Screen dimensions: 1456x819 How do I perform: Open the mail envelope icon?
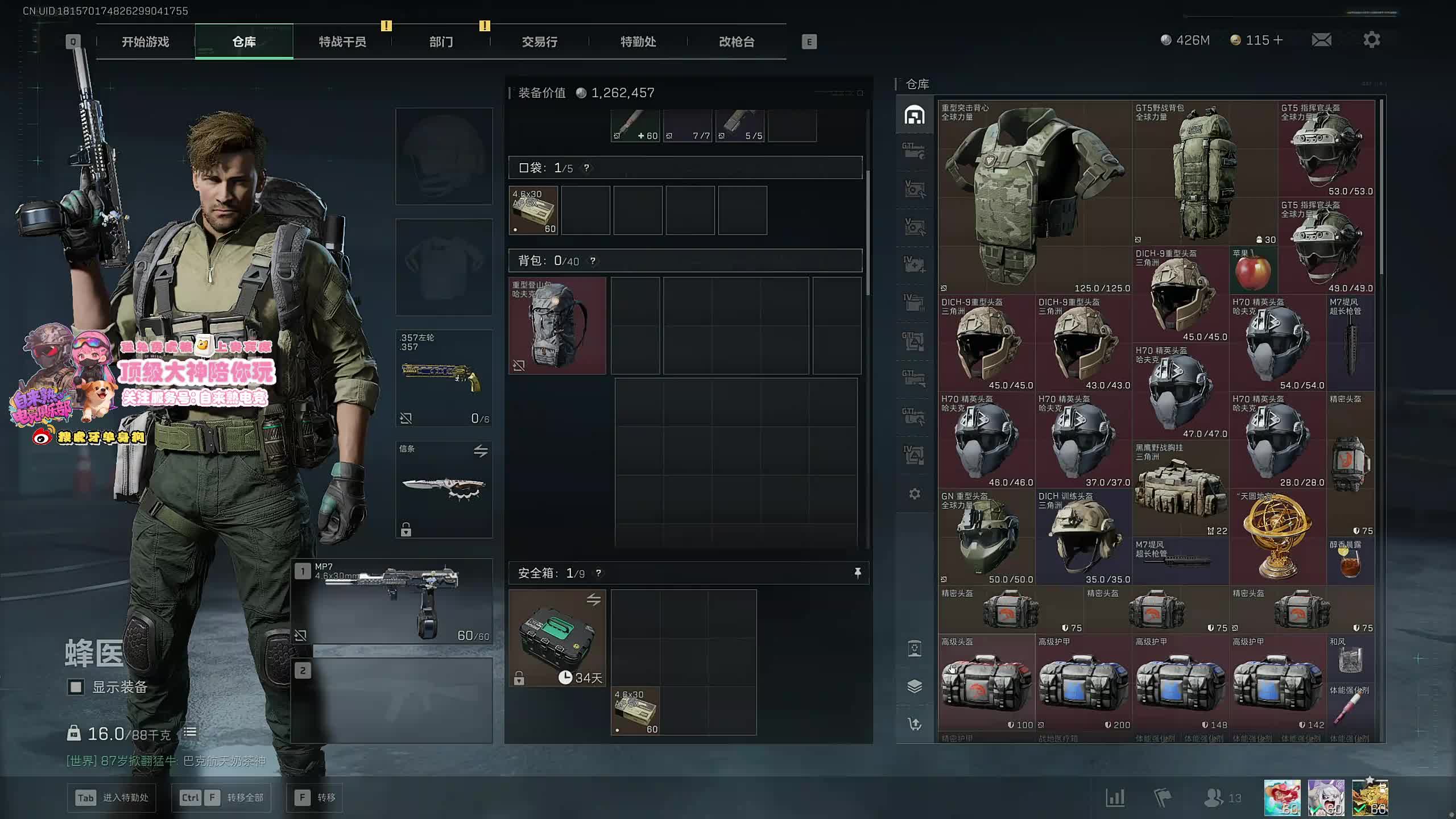point(1321,40)
